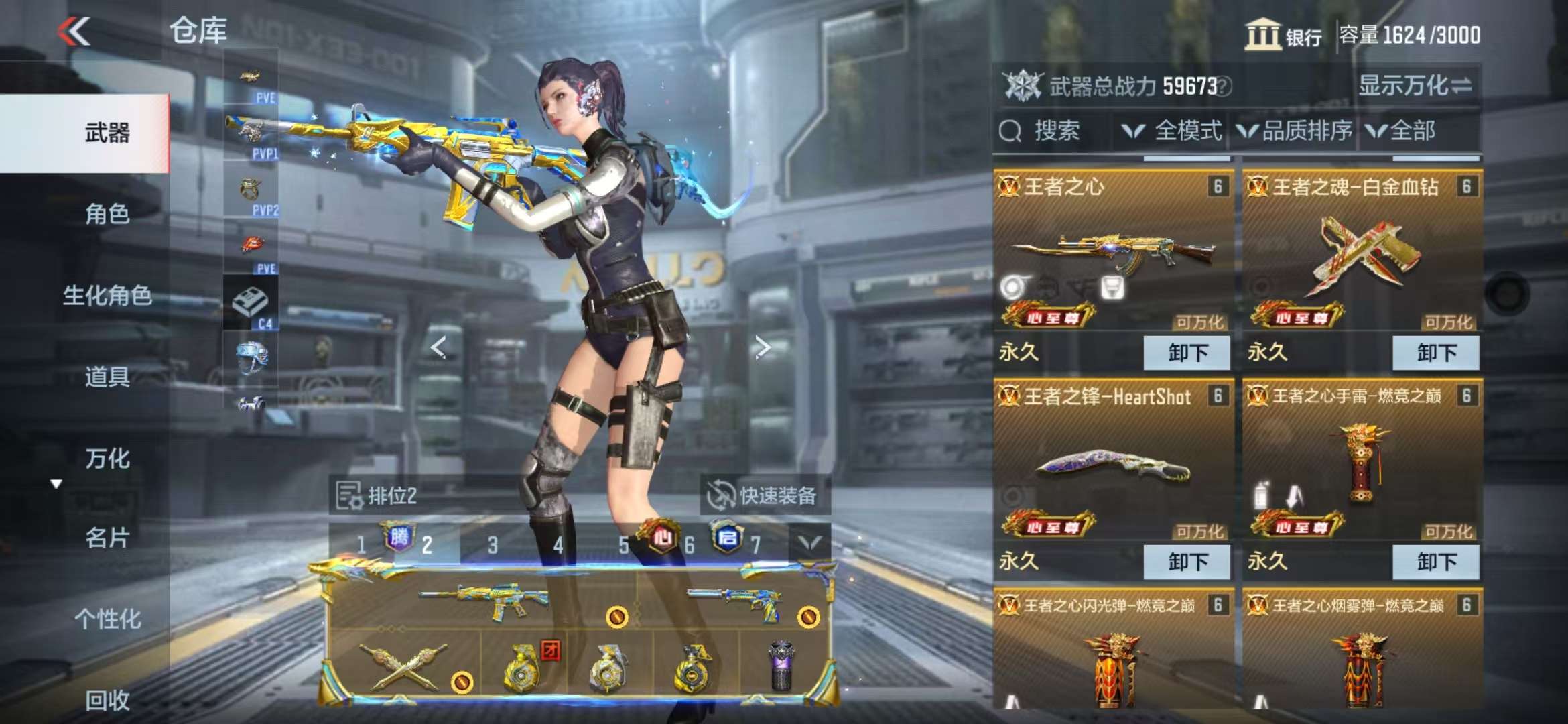This screenshot has width=1568, height=724.
Task: Open the 名片 namecard tab
Action: (x=107, y=538)
